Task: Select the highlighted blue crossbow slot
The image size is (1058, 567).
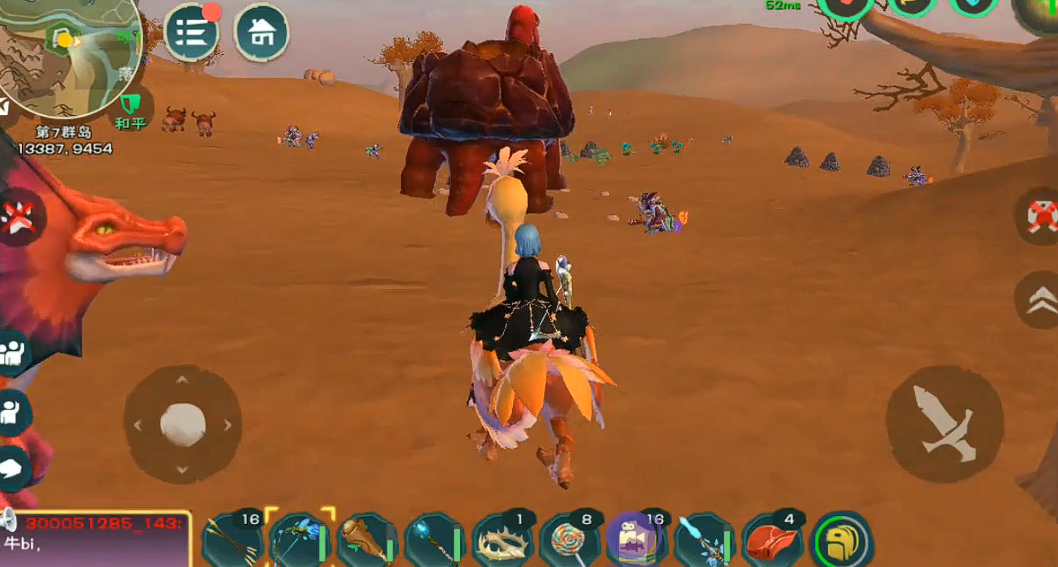Action: point(299,541)
